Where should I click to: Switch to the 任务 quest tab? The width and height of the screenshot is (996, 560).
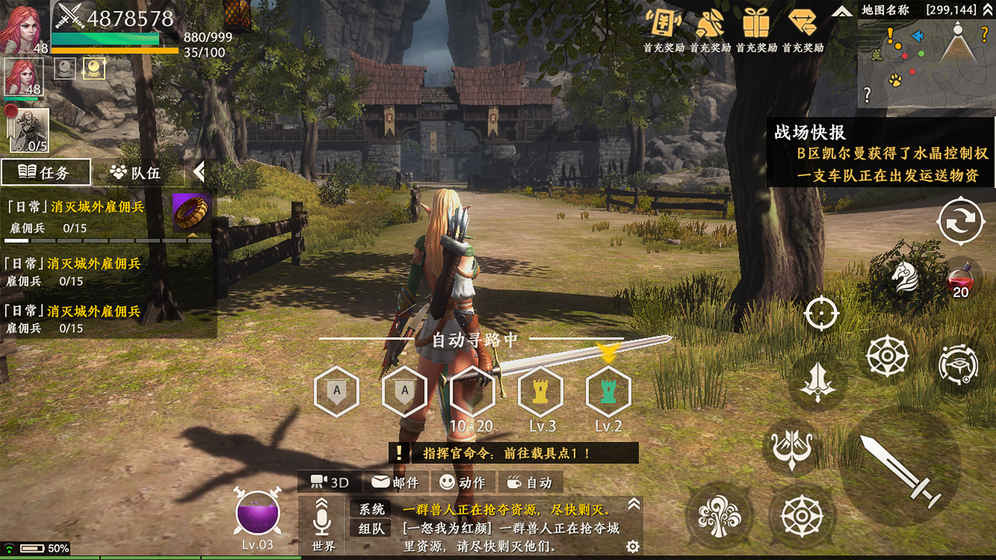(46, 172)
